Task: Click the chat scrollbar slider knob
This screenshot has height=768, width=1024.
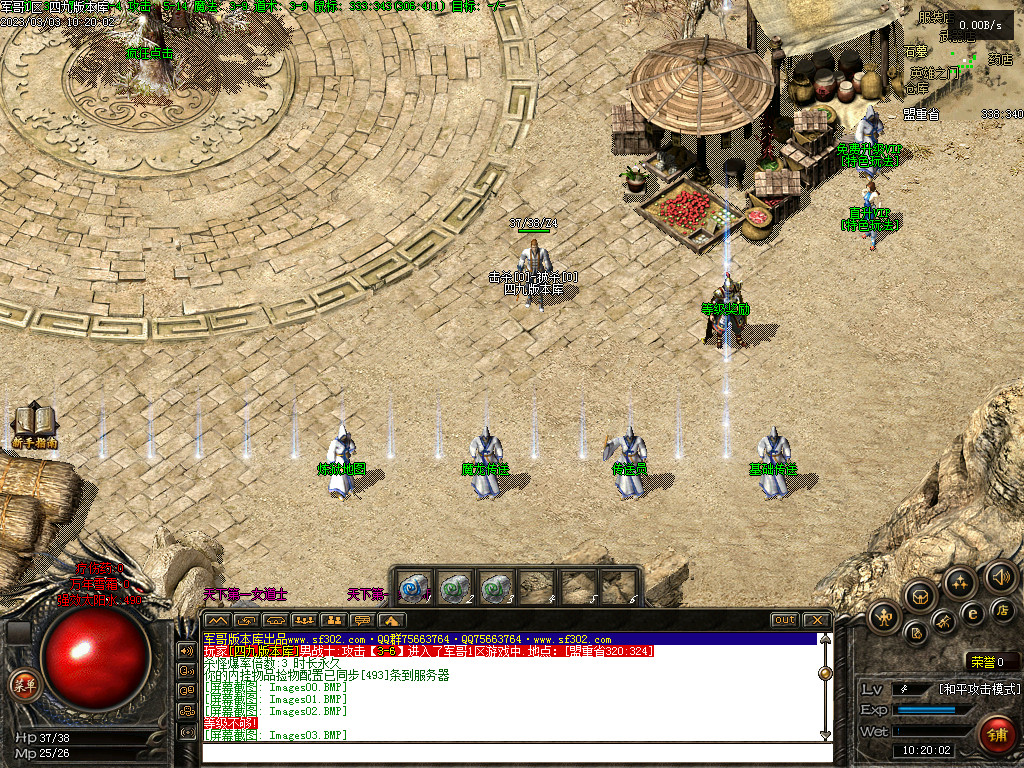Action: [x=825, y=673]
